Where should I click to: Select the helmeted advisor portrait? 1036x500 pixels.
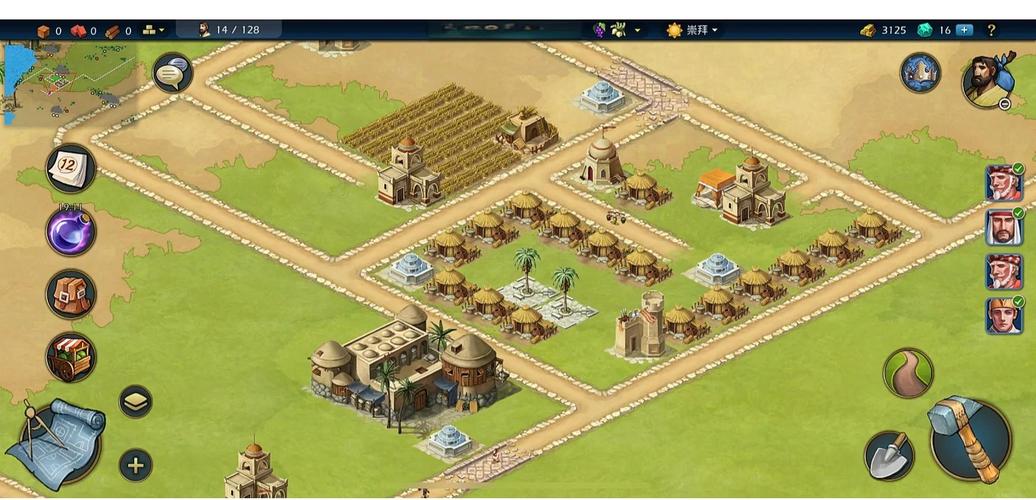click(1003, 316)
